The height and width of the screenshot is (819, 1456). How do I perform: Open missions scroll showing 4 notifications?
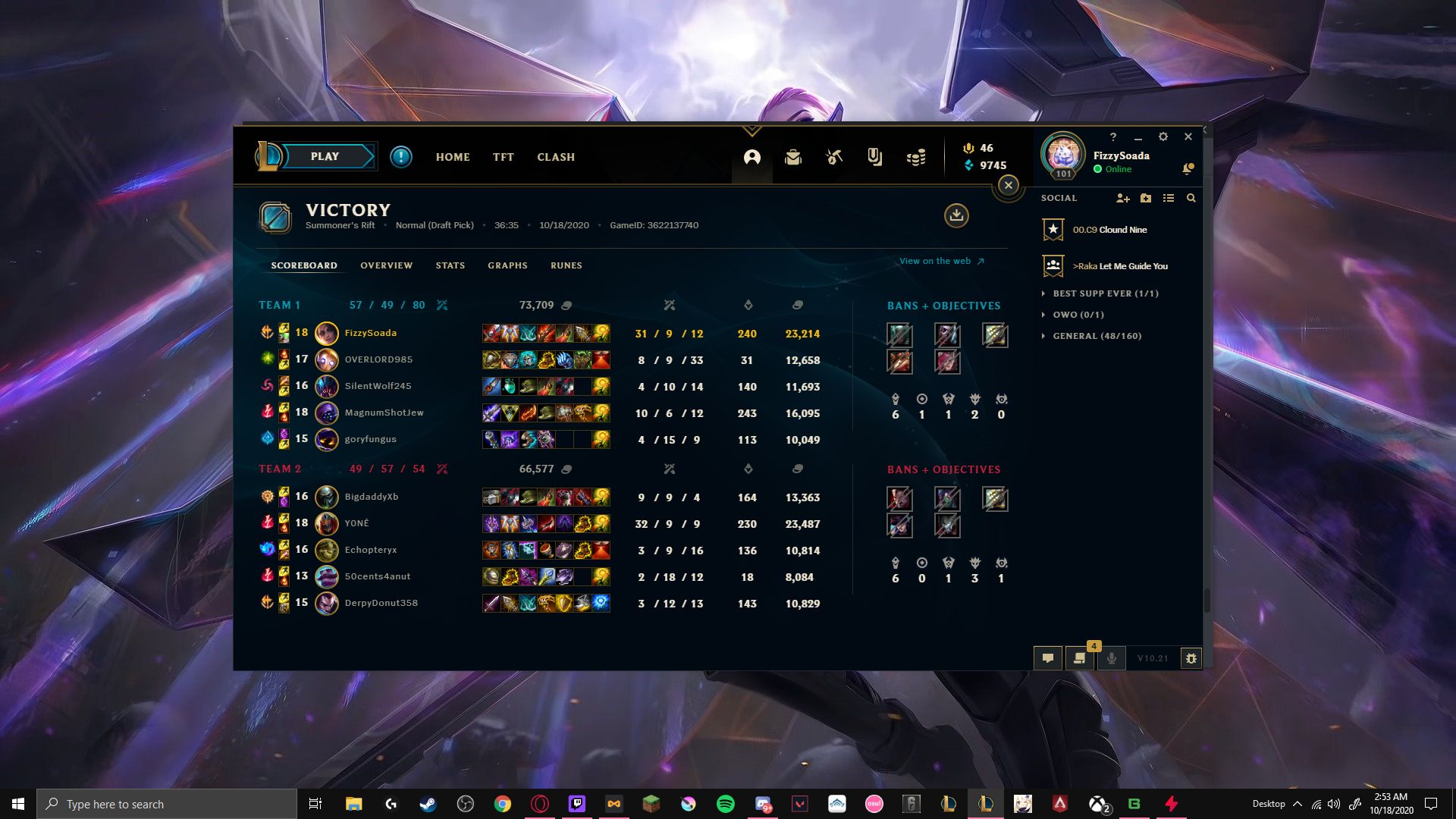click(1080, 658)
